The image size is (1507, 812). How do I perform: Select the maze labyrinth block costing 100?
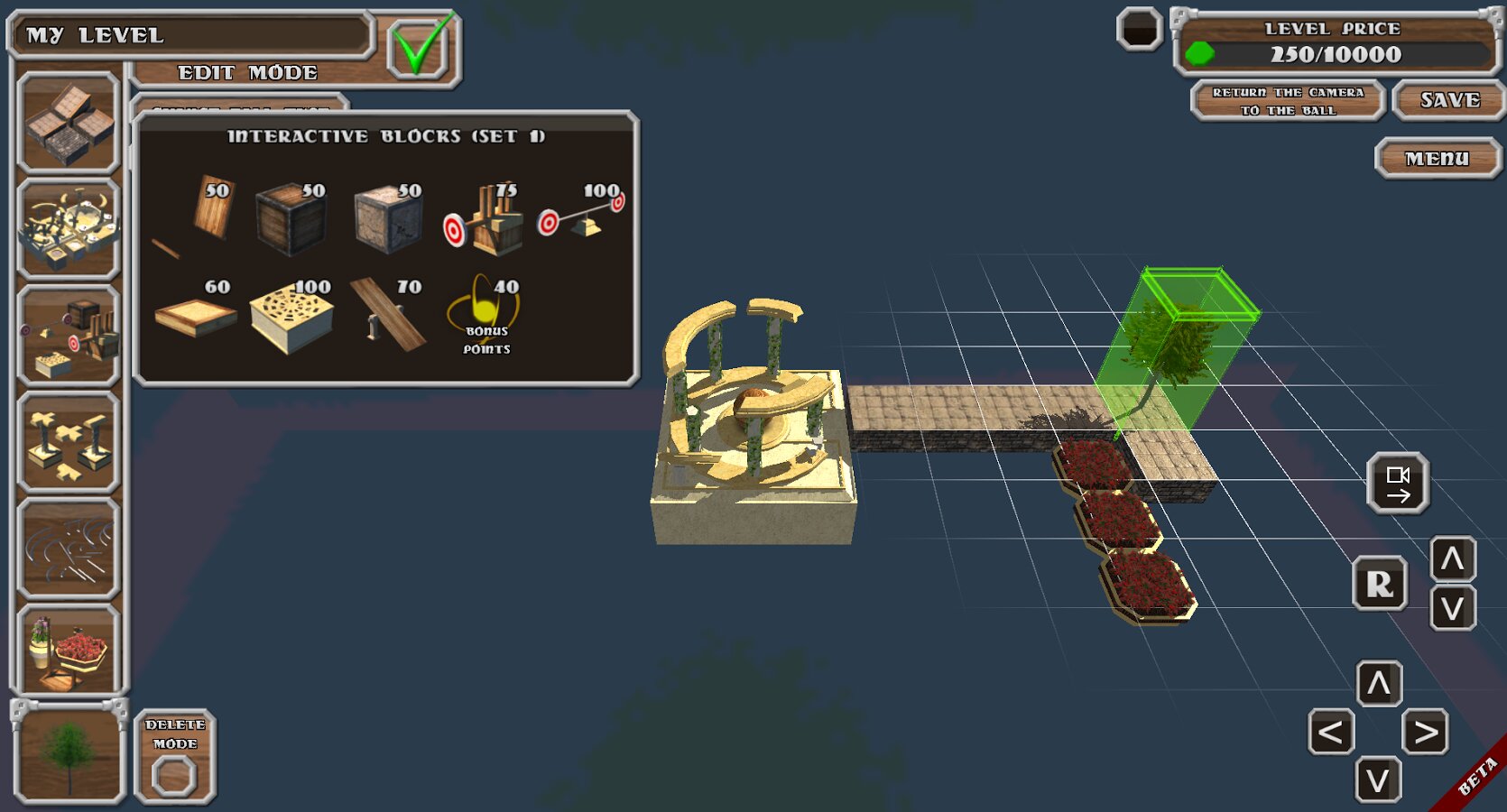[x=291, y=316]
